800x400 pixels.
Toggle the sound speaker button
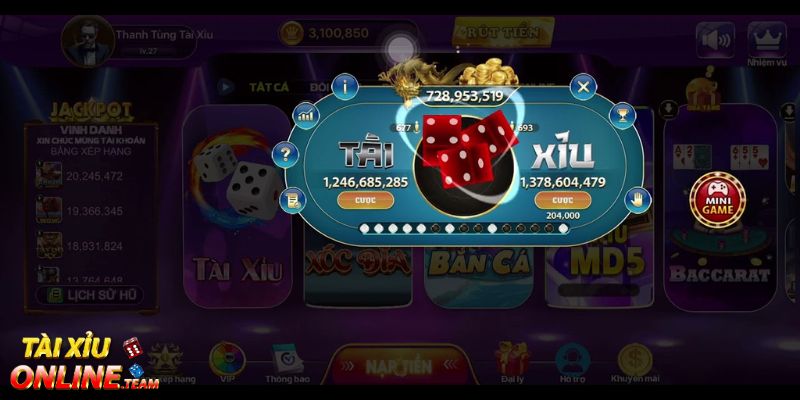(x=716, y=40)
